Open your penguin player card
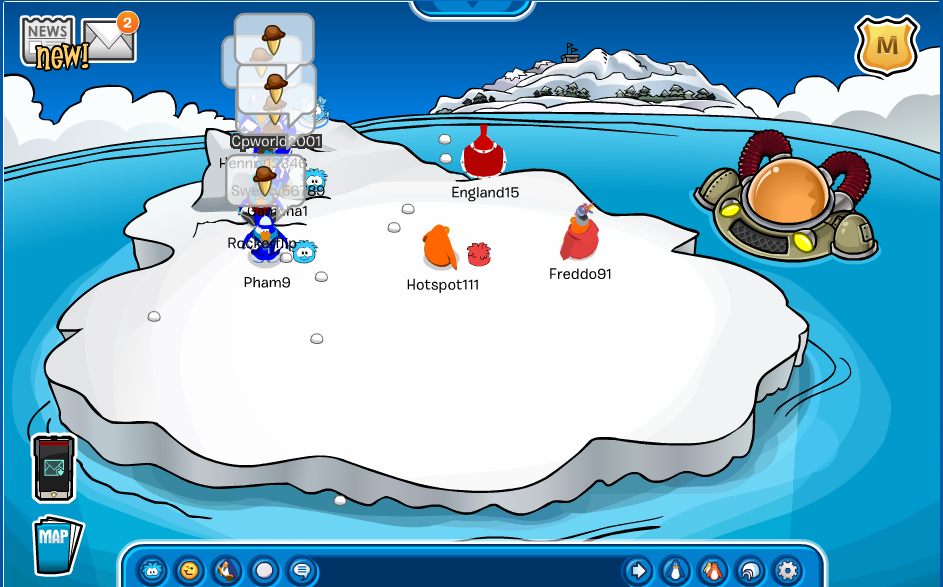The height and width of the screenshot is (587, 943). pyautogui.click(x=675, y=570)
